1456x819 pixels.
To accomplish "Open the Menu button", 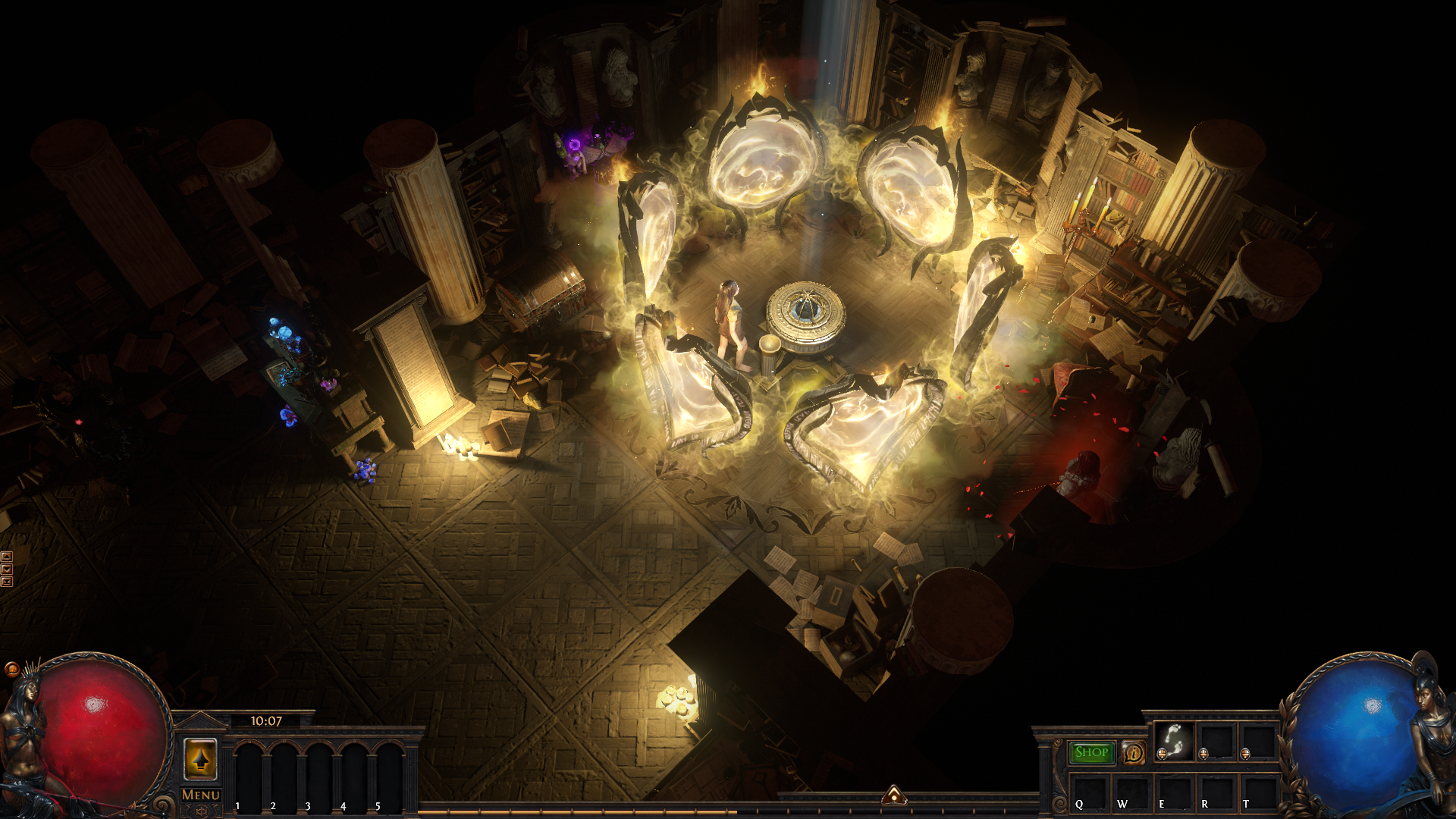I will click(201, 795).
